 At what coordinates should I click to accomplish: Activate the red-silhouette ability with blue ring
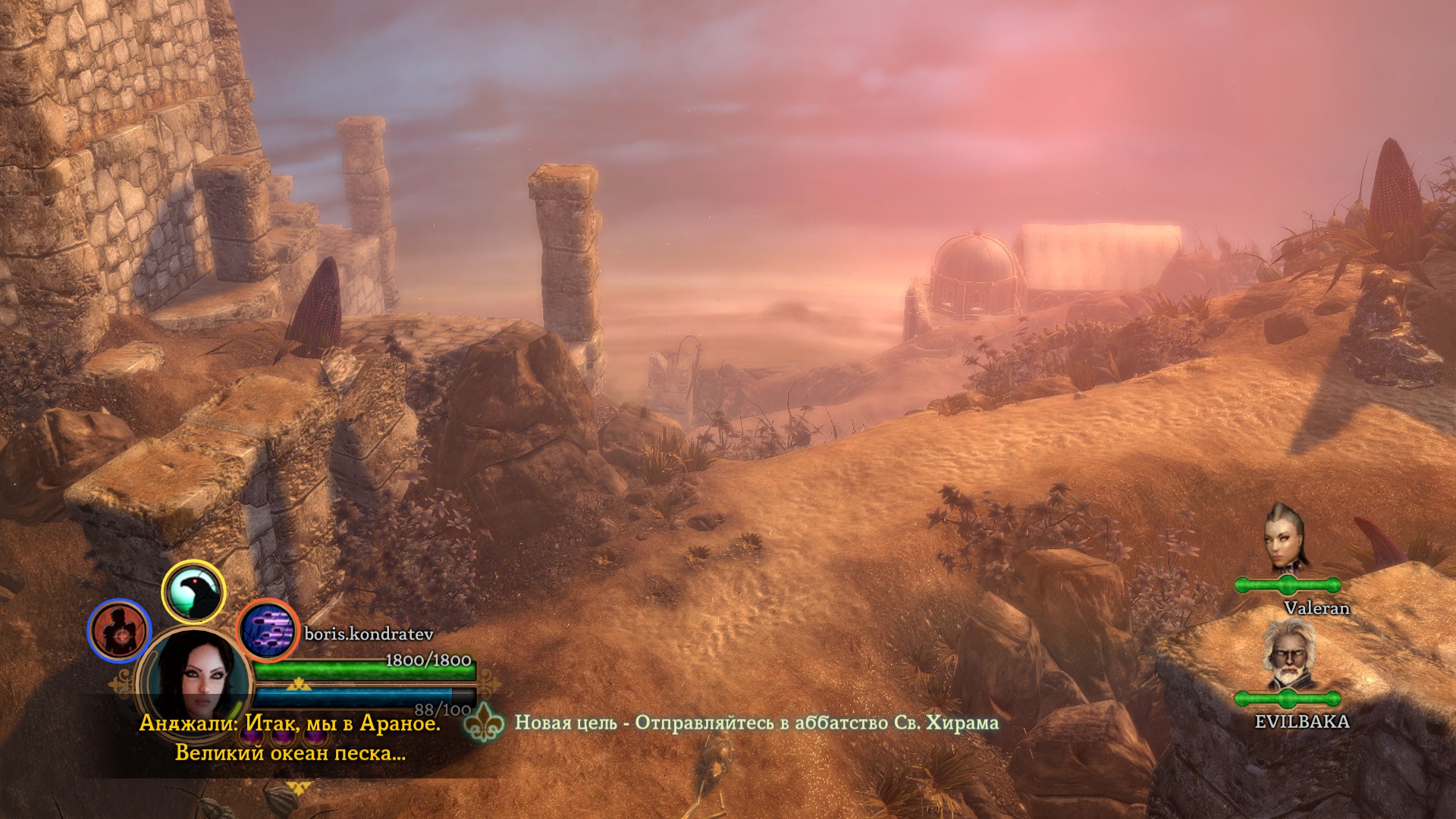pos(120,630)
